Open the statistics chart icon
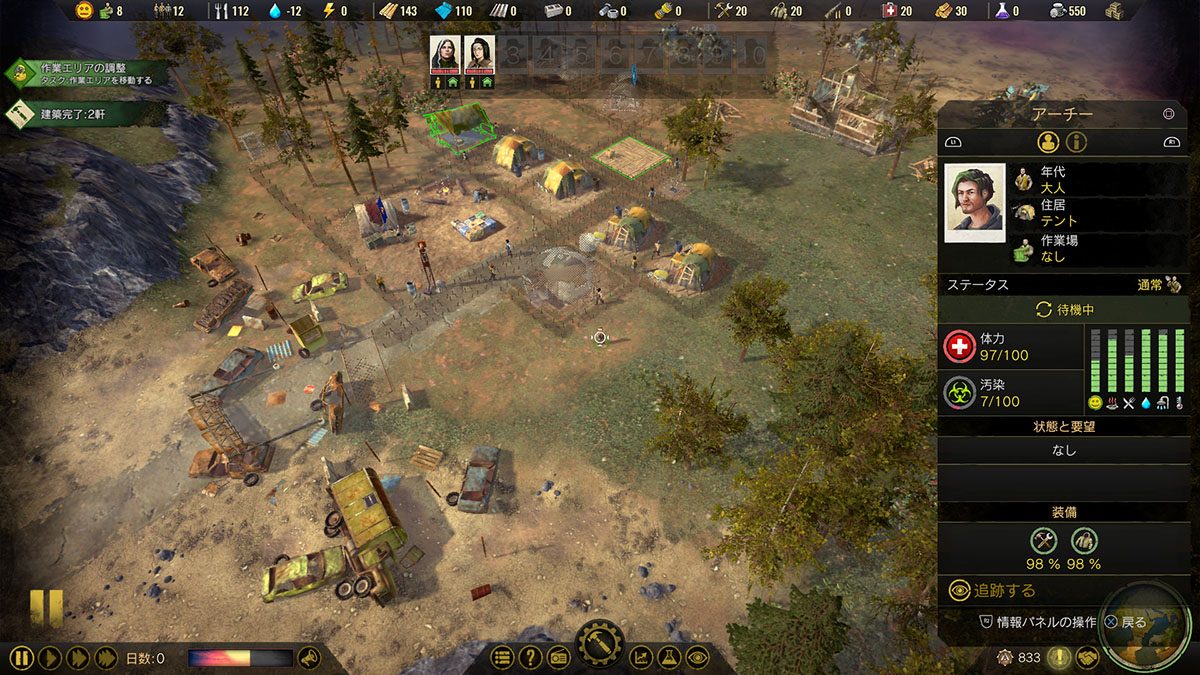This screenshot has width=1200, height=675. point(641,658)
